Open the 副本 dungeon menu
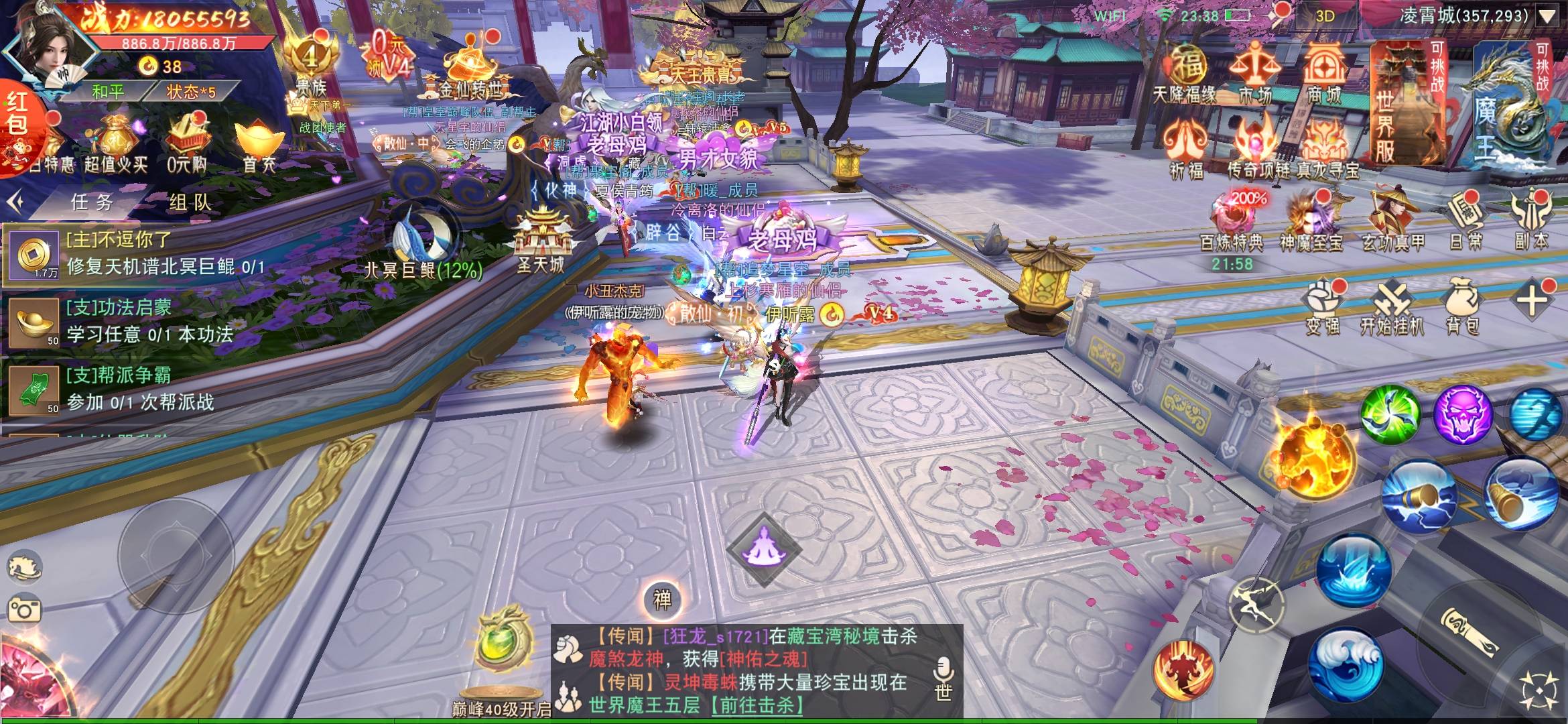The height and width of the screenshot is (724, 1568). pyautogui.click(x=1531, y=221)
